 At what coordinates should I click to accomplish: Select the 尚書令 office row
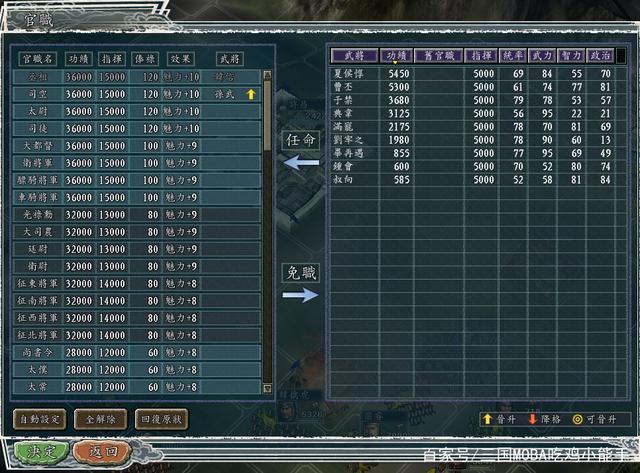[38, 351]
